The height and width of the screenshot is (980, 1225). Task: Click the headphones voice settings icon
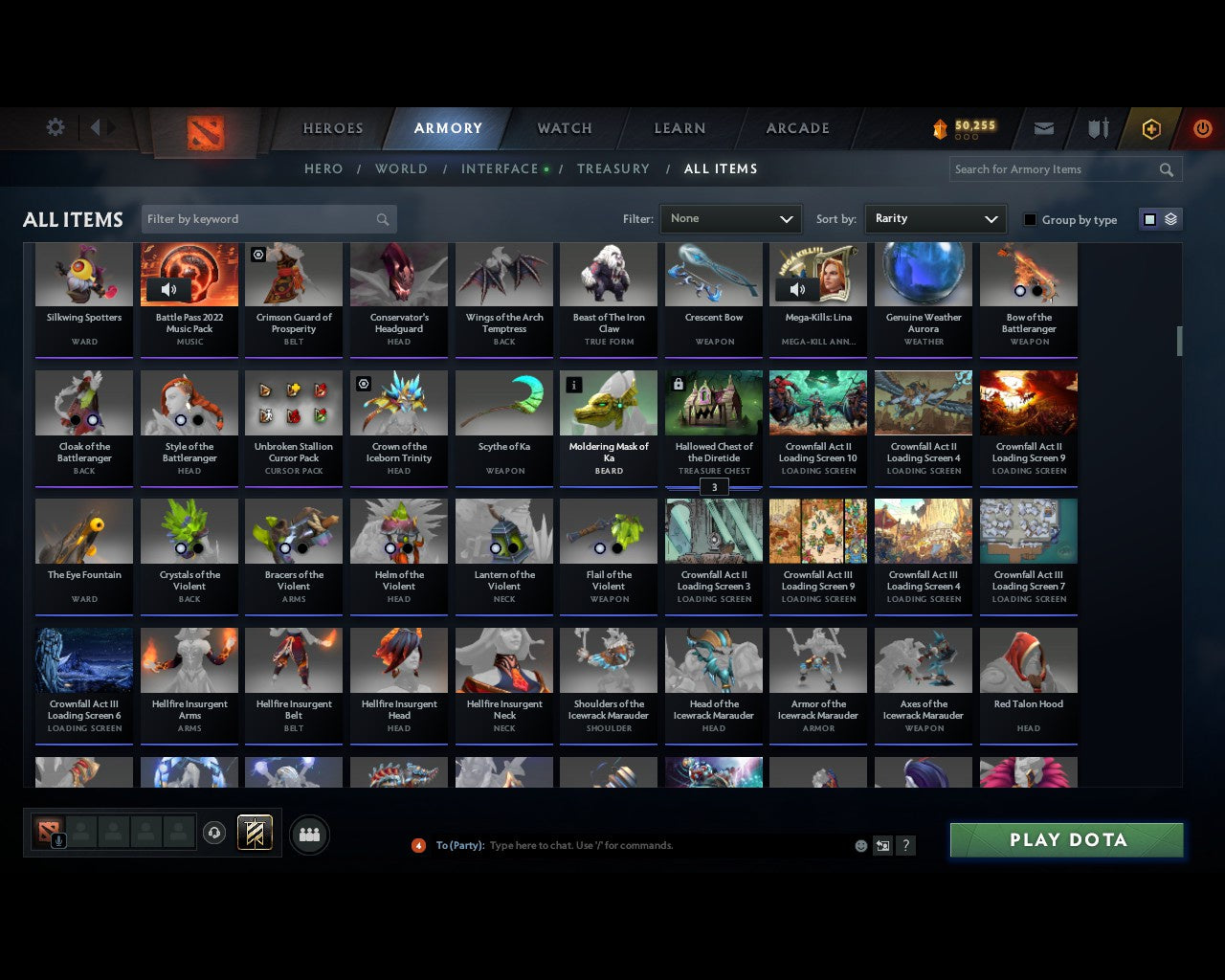tap(214, 832)
